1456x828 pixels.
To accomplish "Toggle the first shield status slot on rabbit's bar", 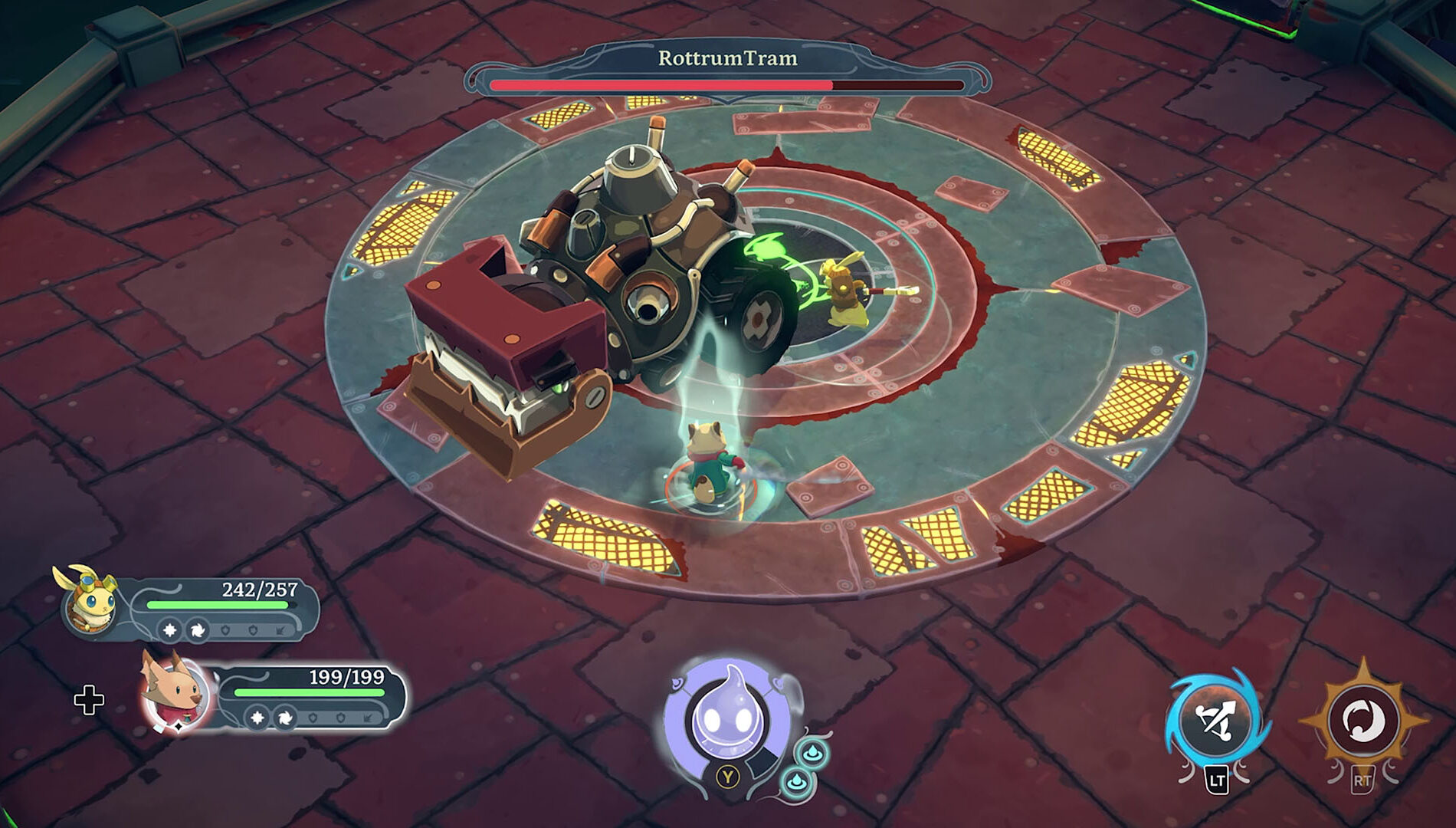I will [225, 629].
